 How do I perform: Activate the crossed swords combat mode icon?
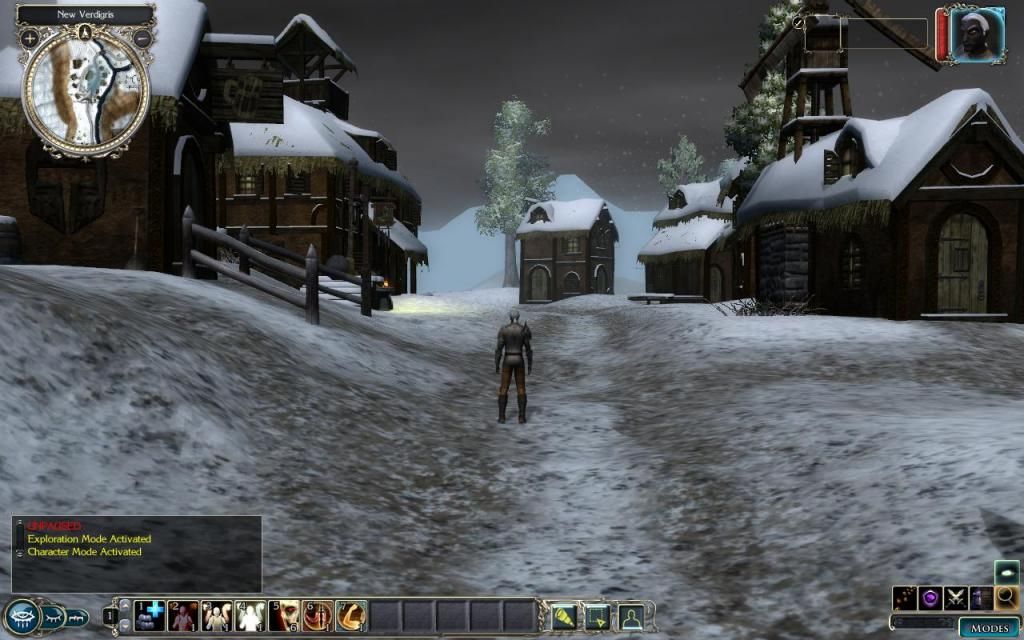pos(956,598)
